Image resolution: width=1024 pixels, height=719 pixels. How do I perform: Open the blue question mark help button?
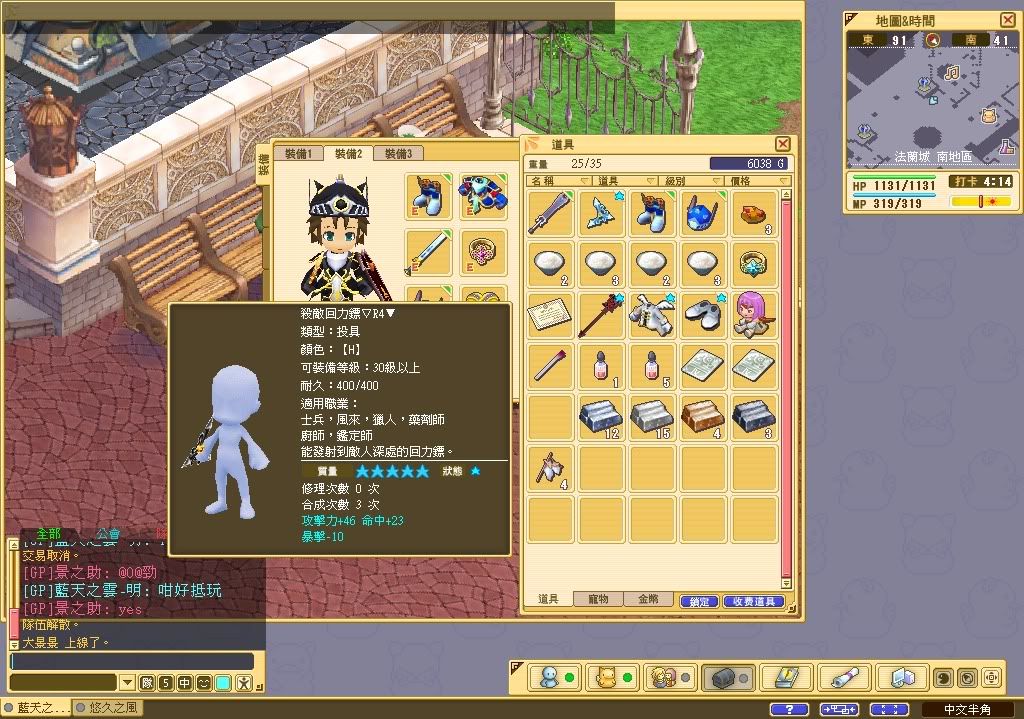(x=789, y=709)
